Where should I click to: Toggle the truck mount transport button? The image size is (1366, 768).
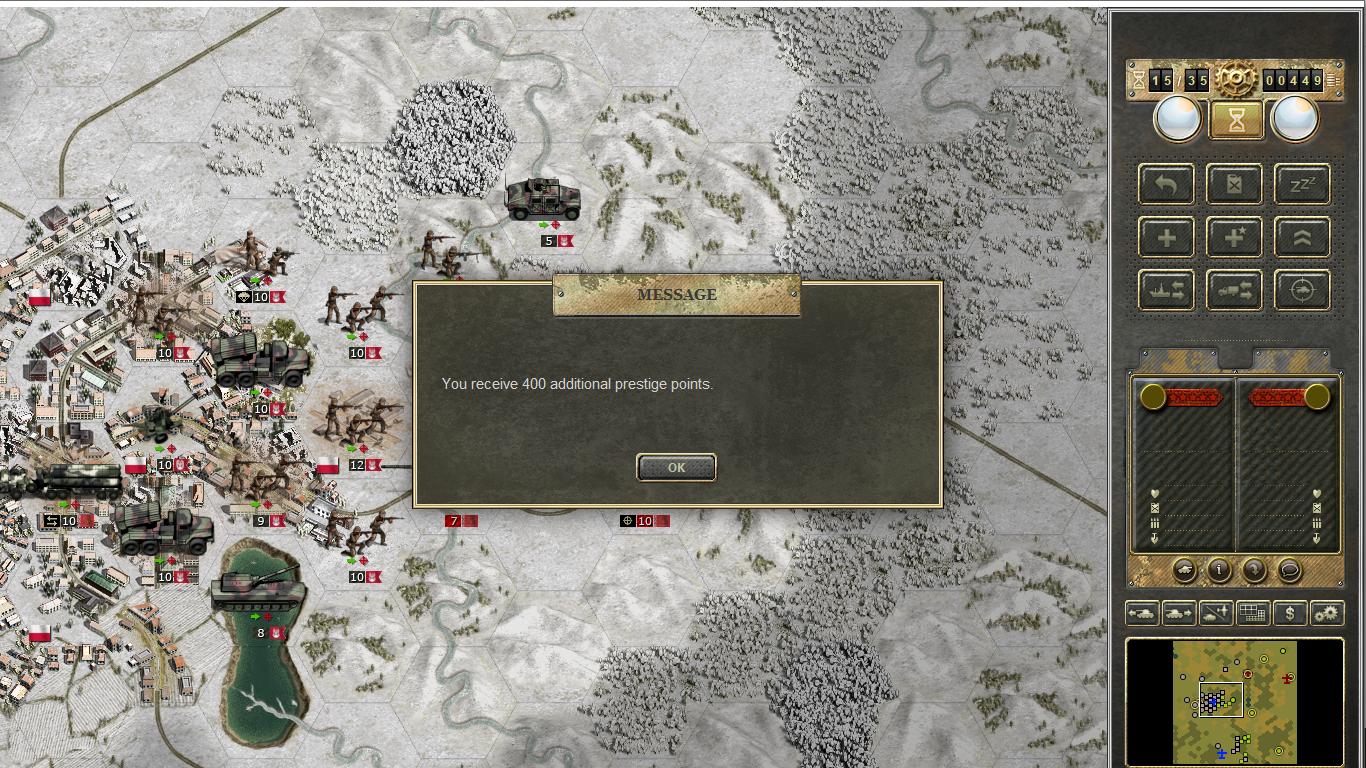[1234, 290]
